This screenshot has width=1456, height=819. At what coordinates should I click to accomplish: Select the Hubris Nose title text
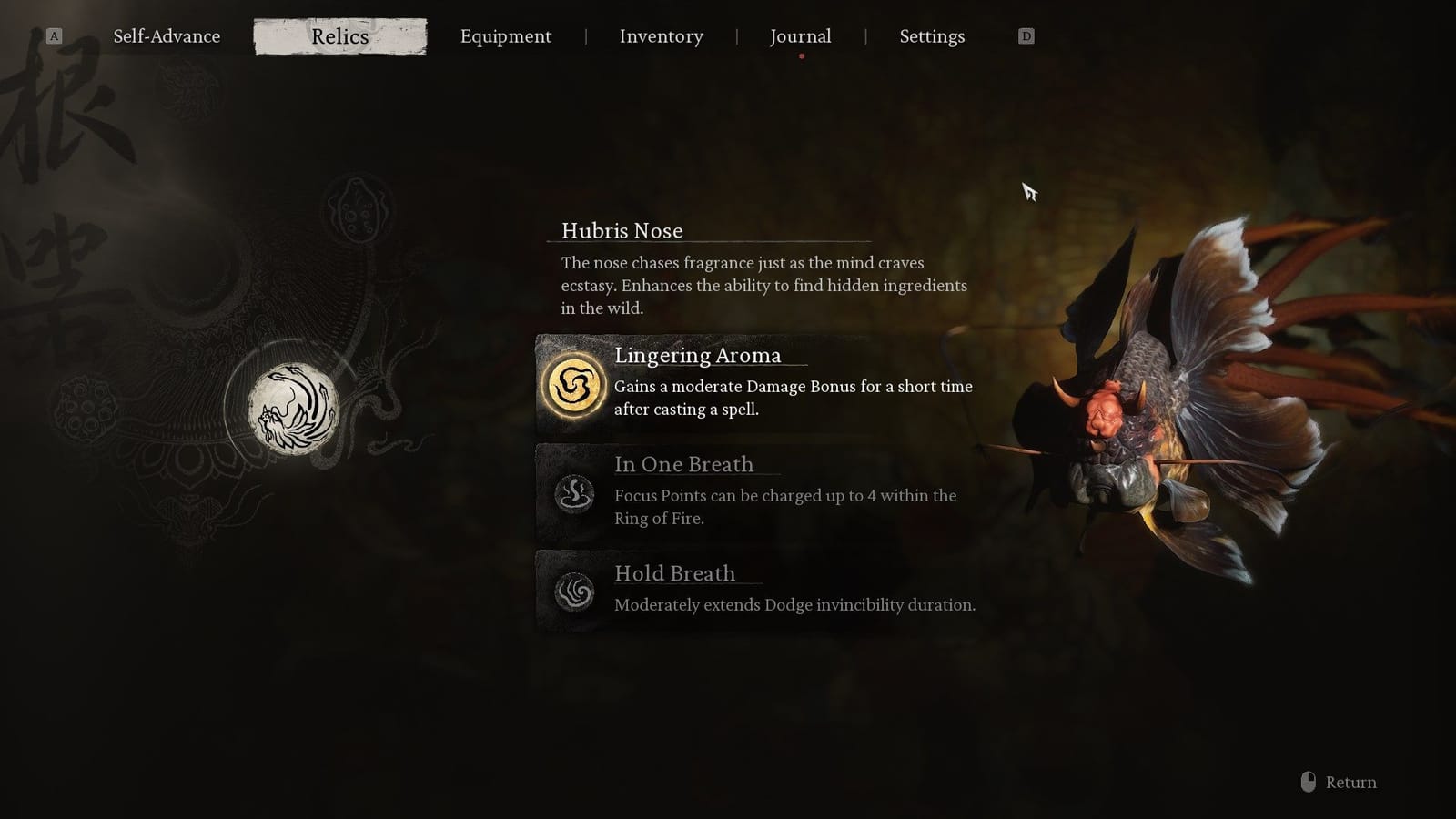tap(622, 231)
